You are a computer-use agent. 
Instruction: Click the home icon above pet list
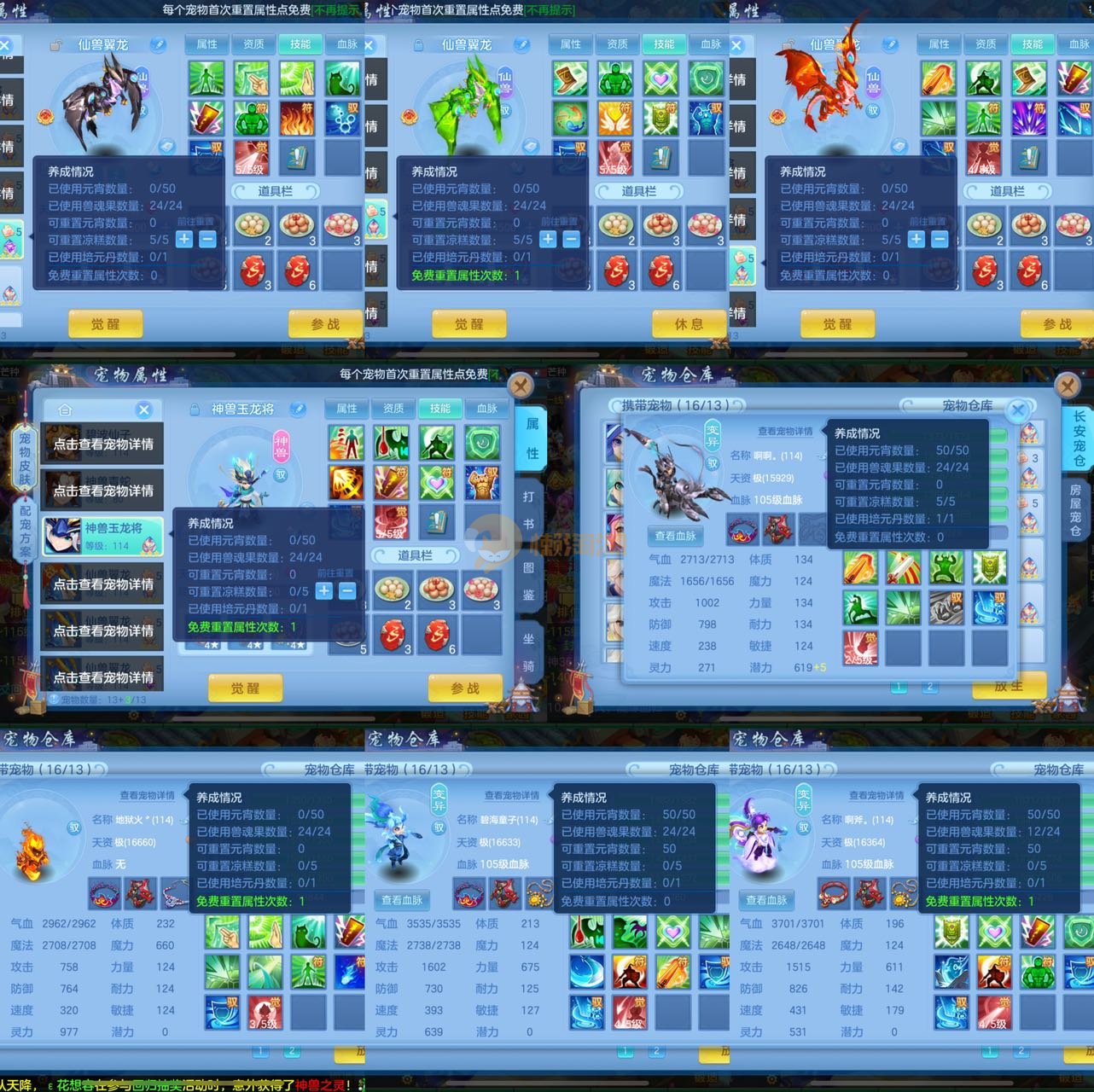click(66, 409)
